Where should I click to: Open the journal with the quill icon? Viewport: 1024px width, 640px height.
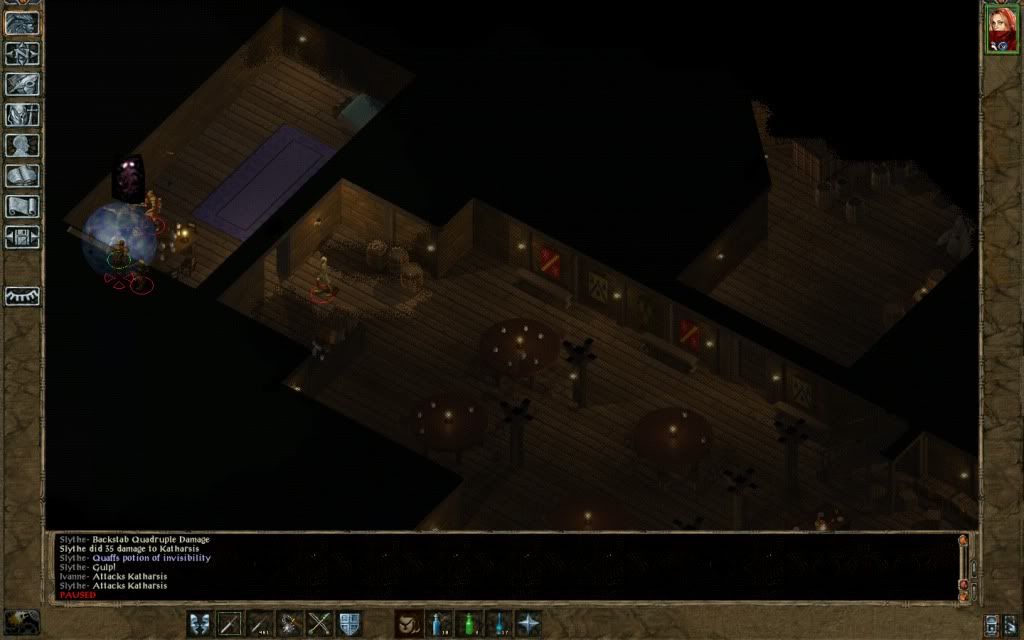(x=22, y=83)
